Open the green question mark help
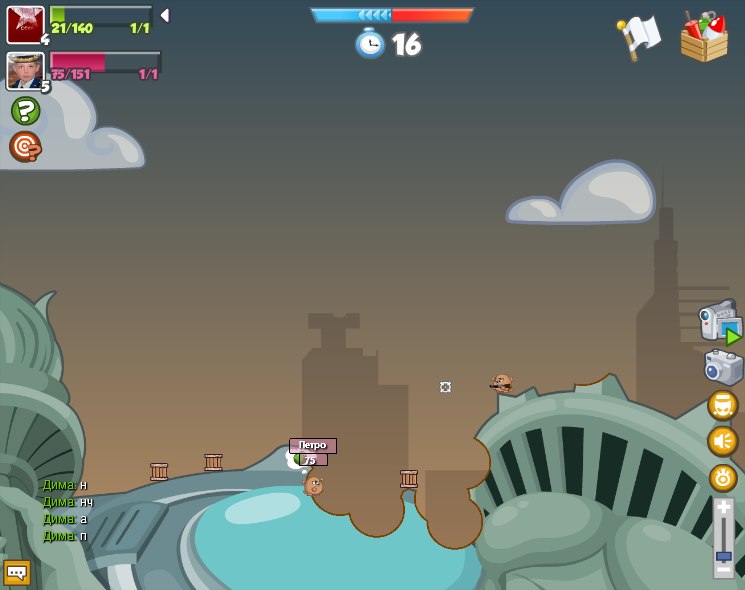The image size is (745, 590). [25, 110]
